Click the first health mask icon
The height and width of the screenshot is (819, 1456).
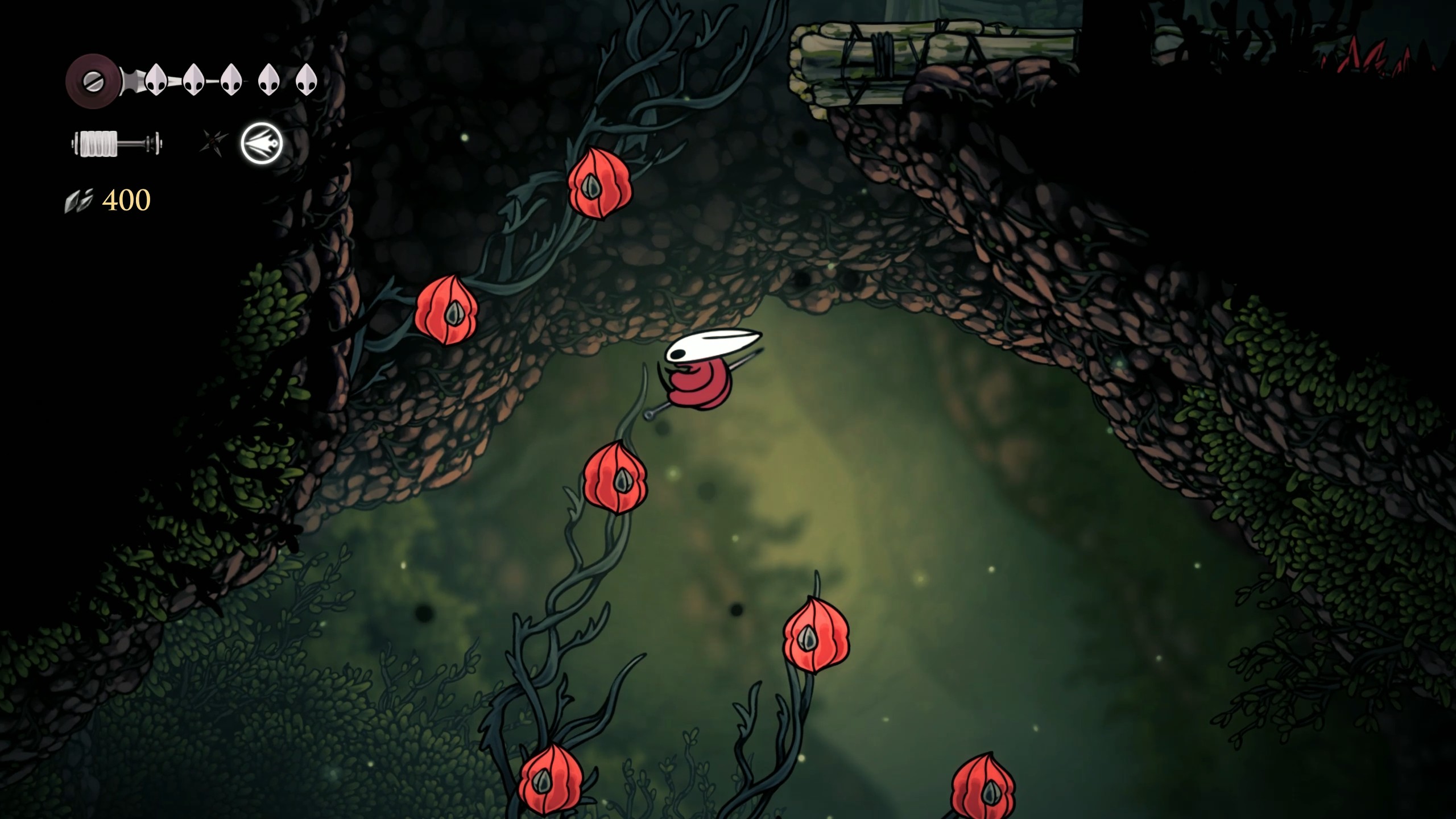click(156, 80)
